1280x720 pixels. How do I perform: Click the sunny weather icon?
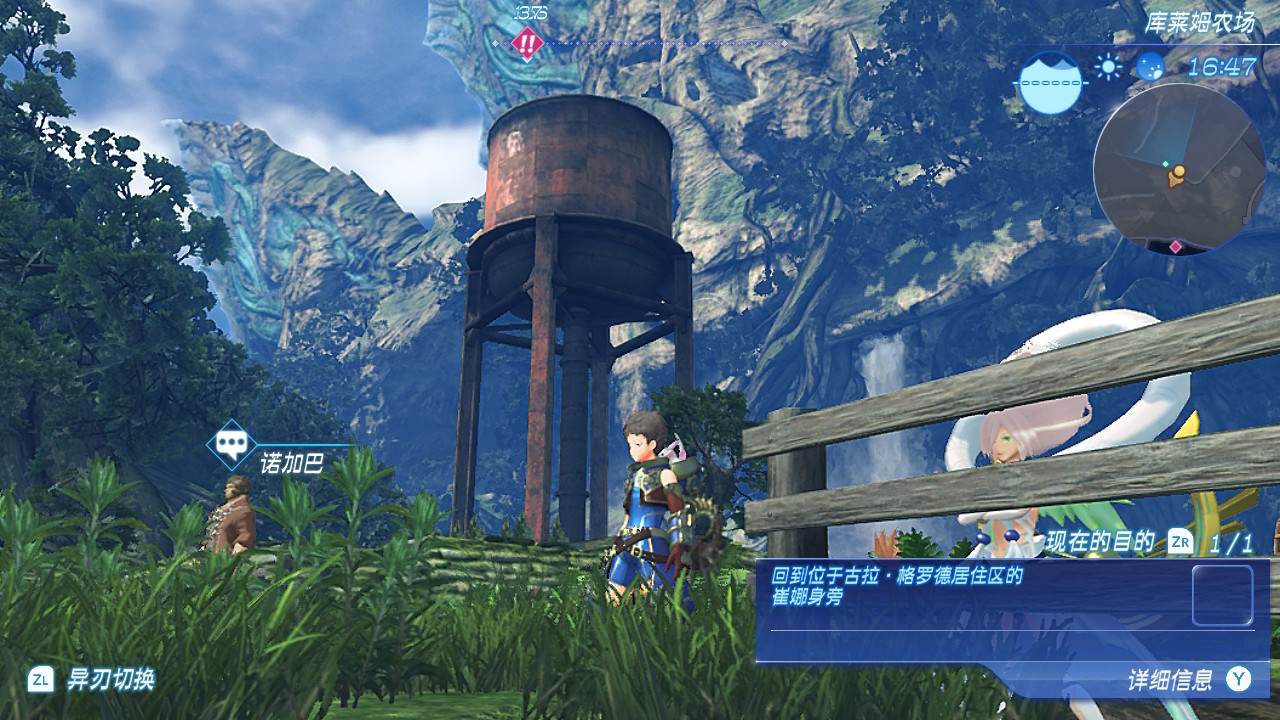coord(1108,67)
